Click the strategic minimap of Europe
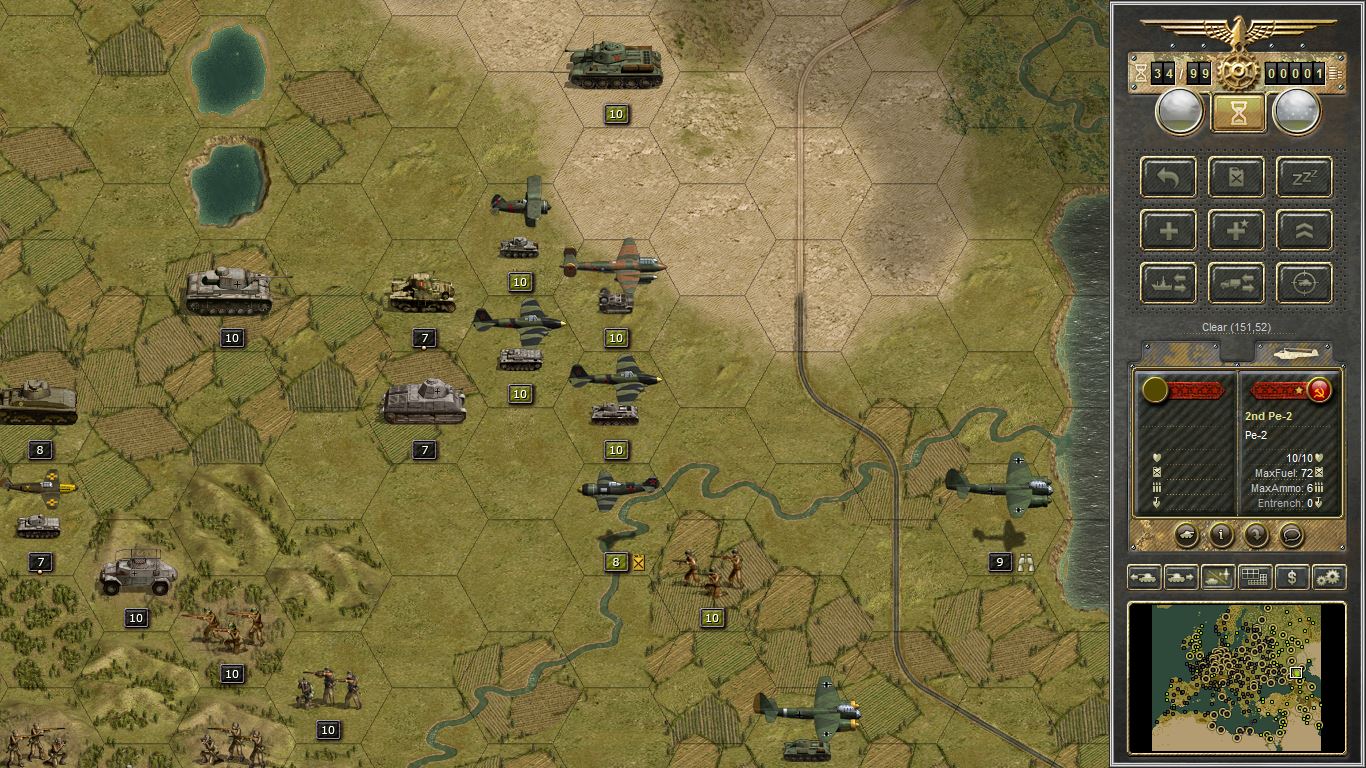The height and width of the screenshot is (768, 1366). (x=1236, y=676)
